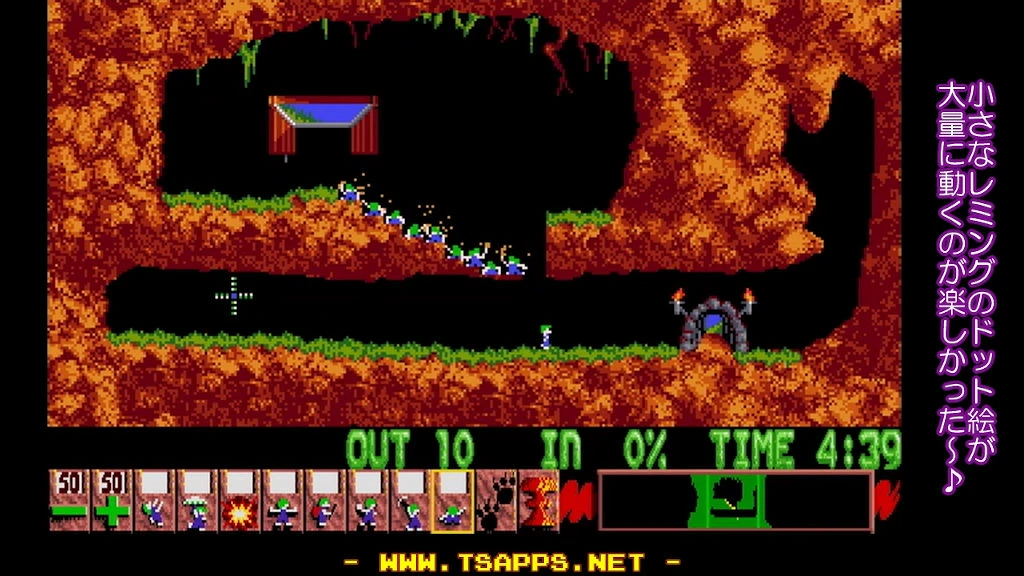Choose the Floater umbrella skill

(x=197, y=501)
